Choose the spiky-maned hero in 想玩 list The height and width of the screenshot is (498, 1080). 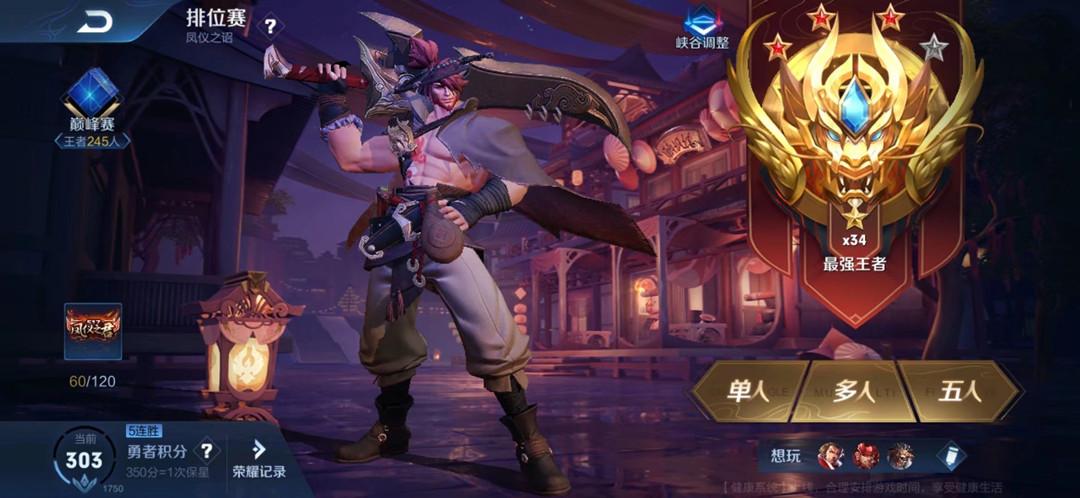tap(900, 457)
